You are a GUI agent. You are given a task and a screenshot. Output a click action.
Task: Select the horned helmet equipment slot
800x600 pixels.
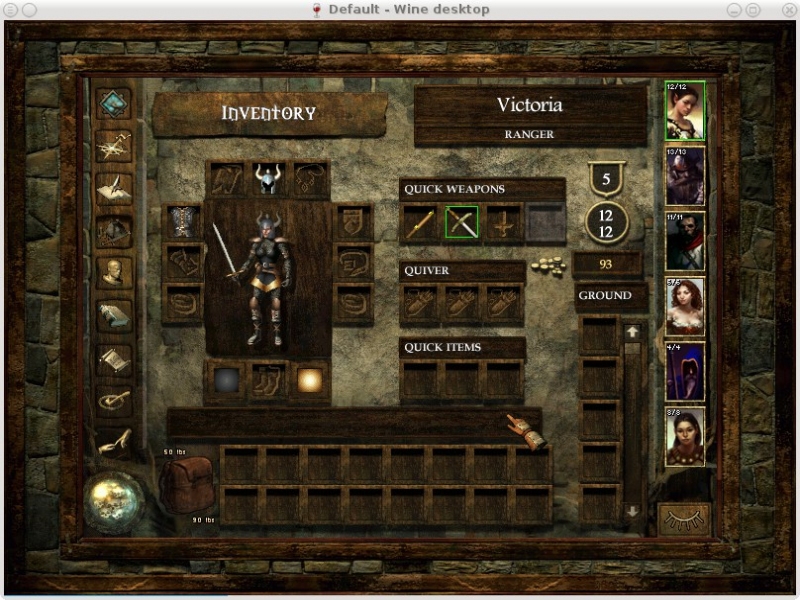click(267, 179)
